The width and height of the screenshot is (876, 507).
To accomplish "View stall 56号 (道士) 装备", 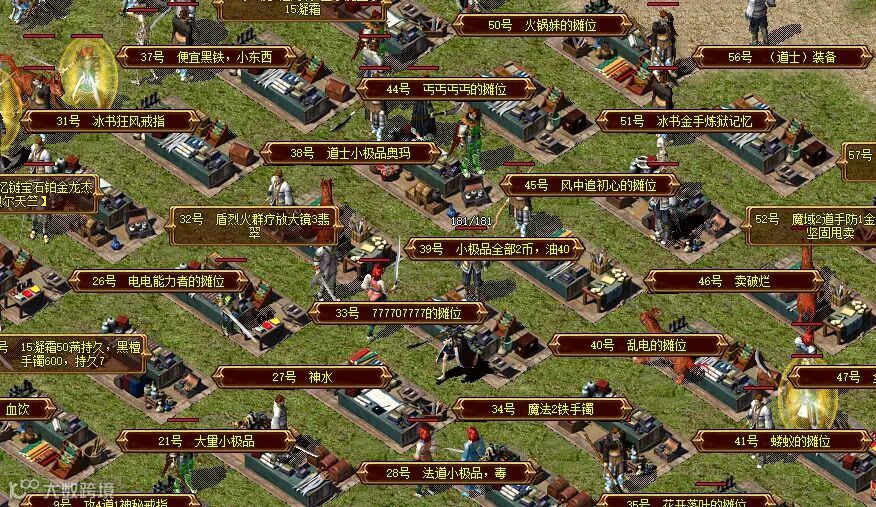I will coord(782,57).
